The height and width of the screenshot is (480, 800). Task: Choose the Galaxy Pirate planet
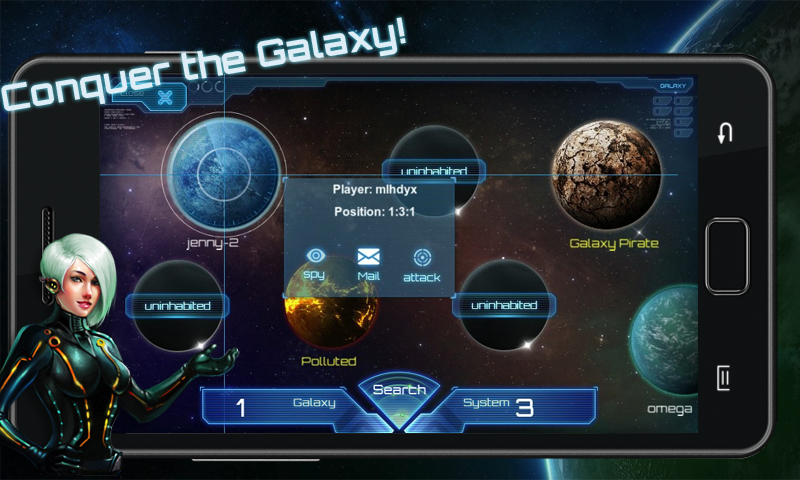click(606, 176)
